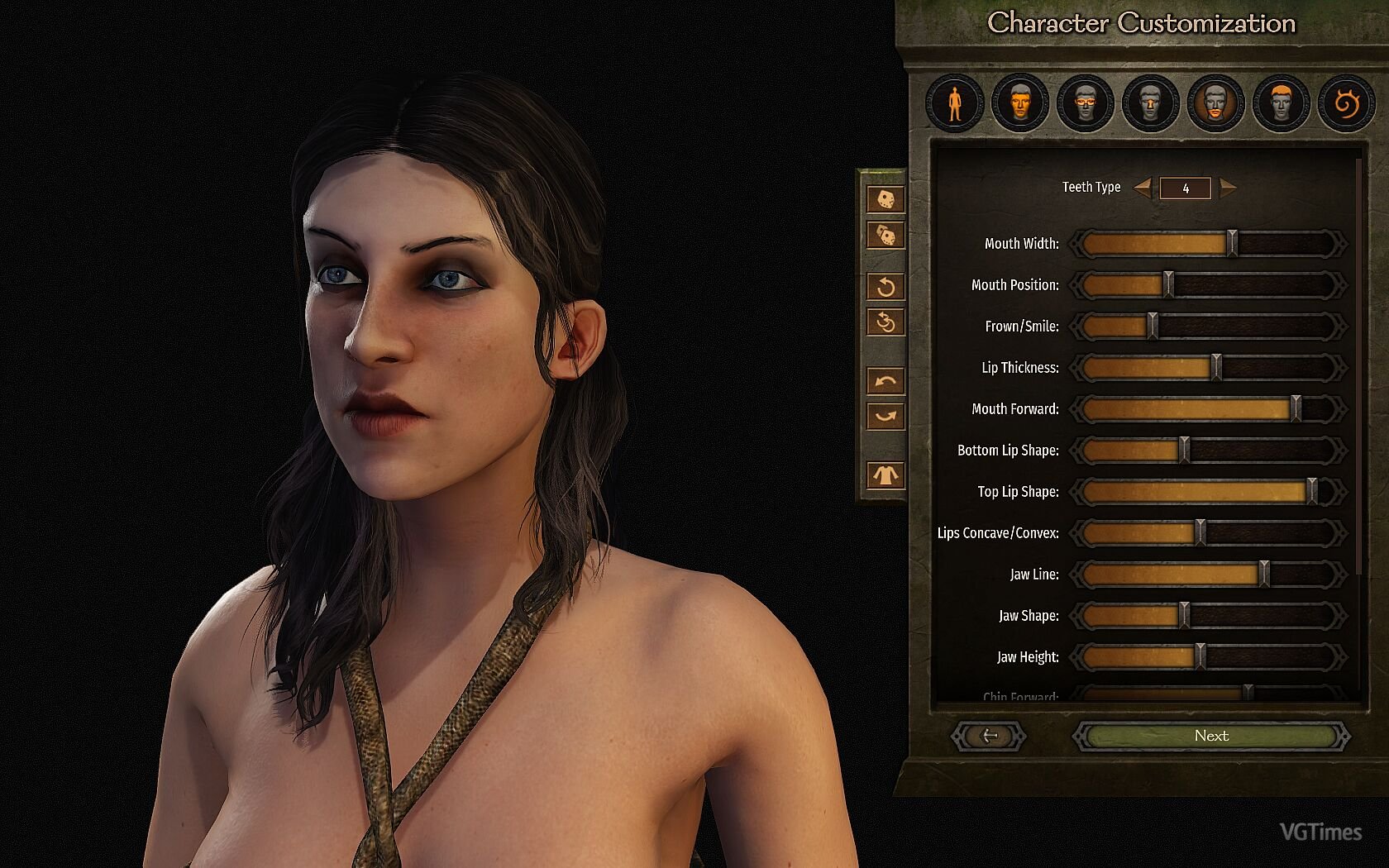The image size is (1389, 868).
Task: Undo the last change with curved arrow
Action: coord(885,381)
